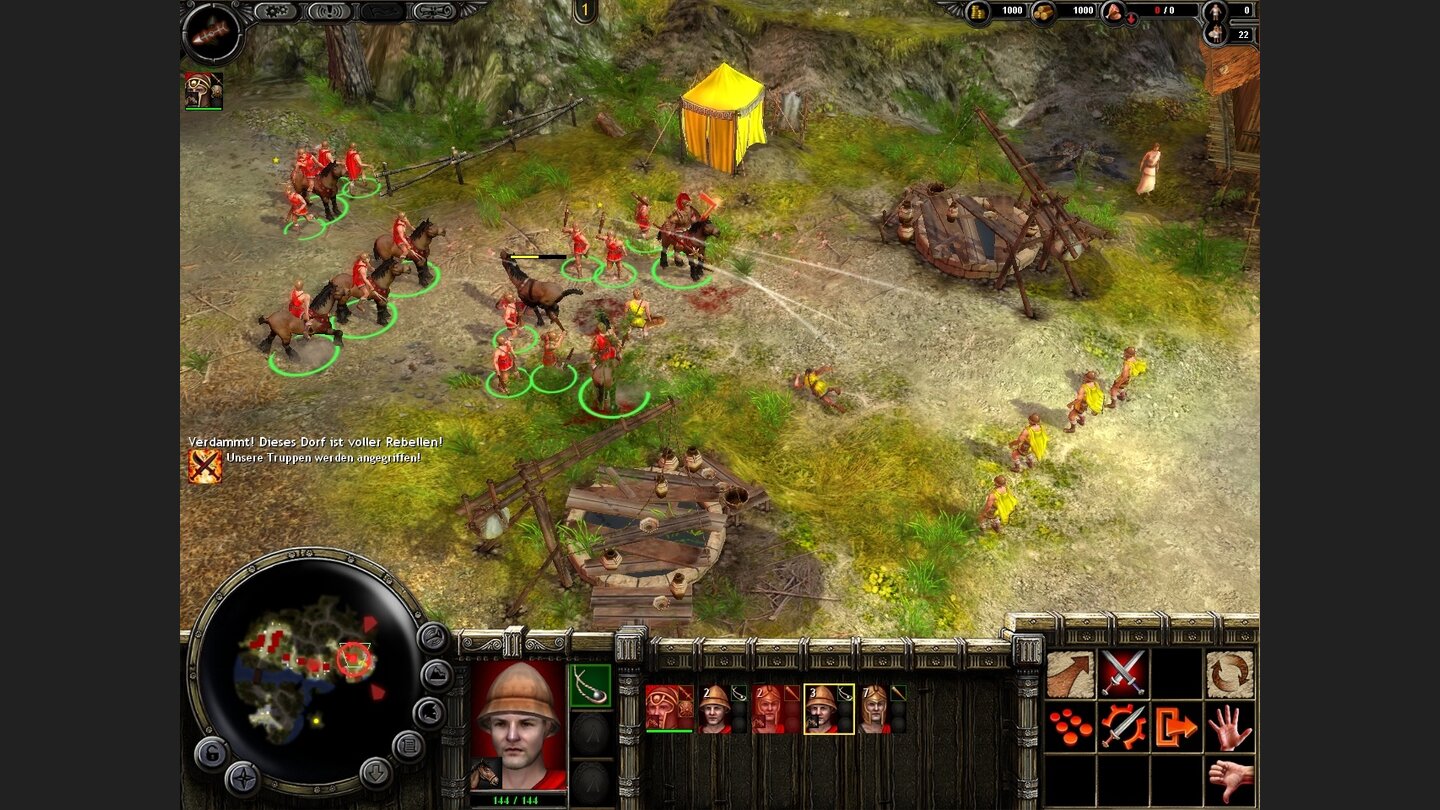Select the crossed swords attack command
Screen dimensions: 1440x810
(x=1123, y=673)
